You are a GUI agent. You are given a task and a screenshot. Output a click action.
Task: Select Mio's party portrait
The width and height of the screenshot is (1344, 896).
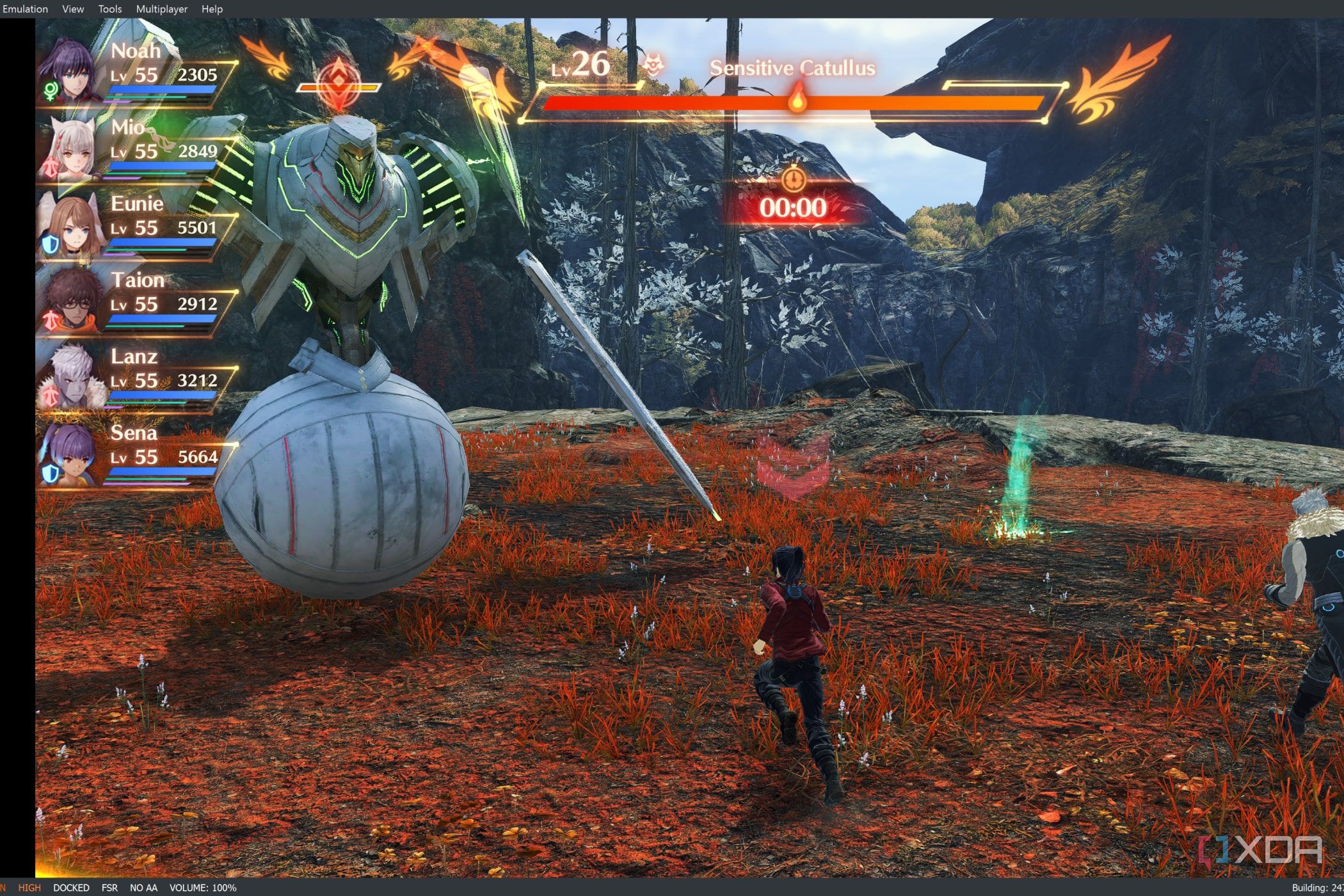(x=70, y=147)
